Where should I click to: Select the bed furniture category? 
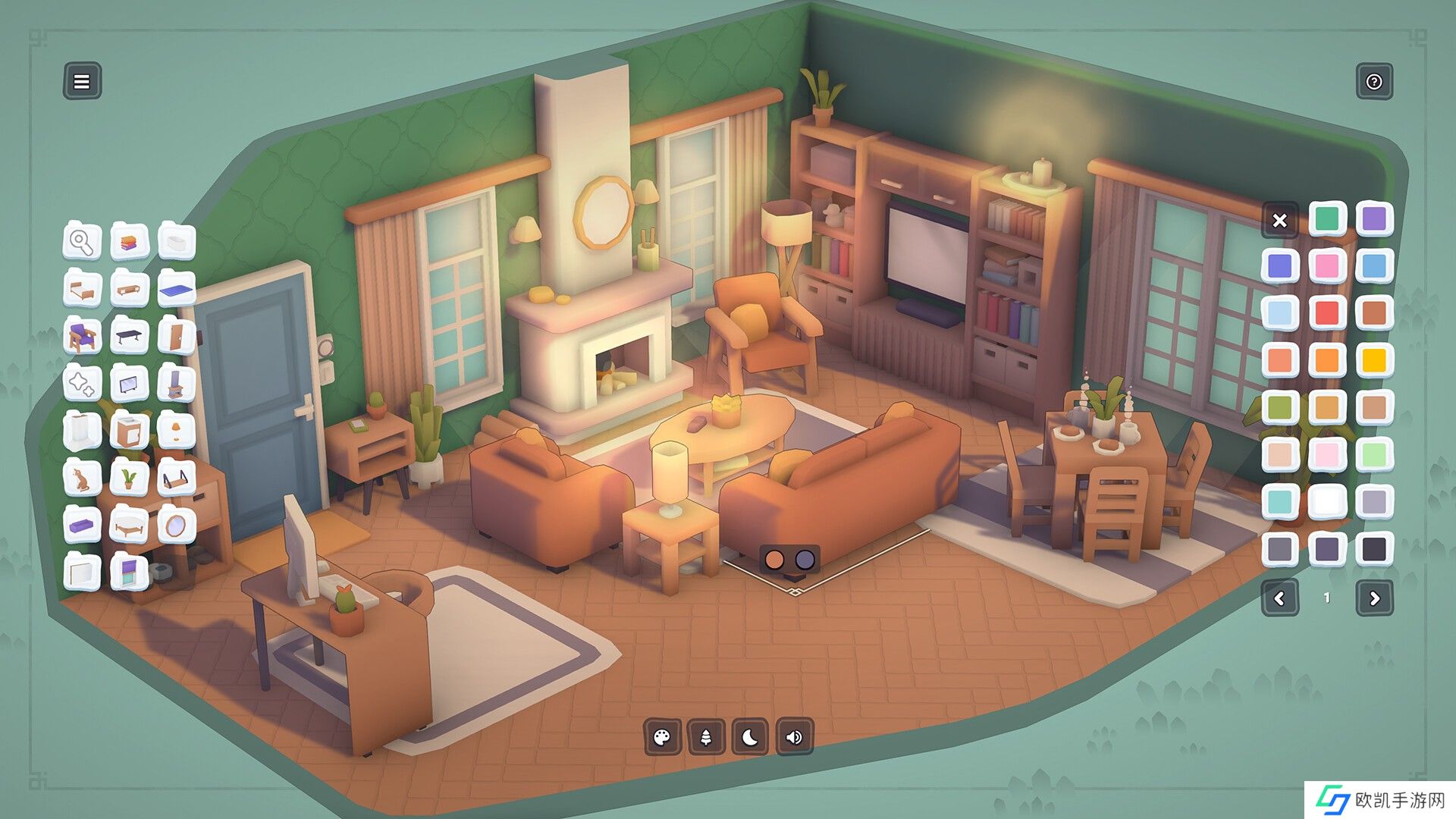point(82,289)
